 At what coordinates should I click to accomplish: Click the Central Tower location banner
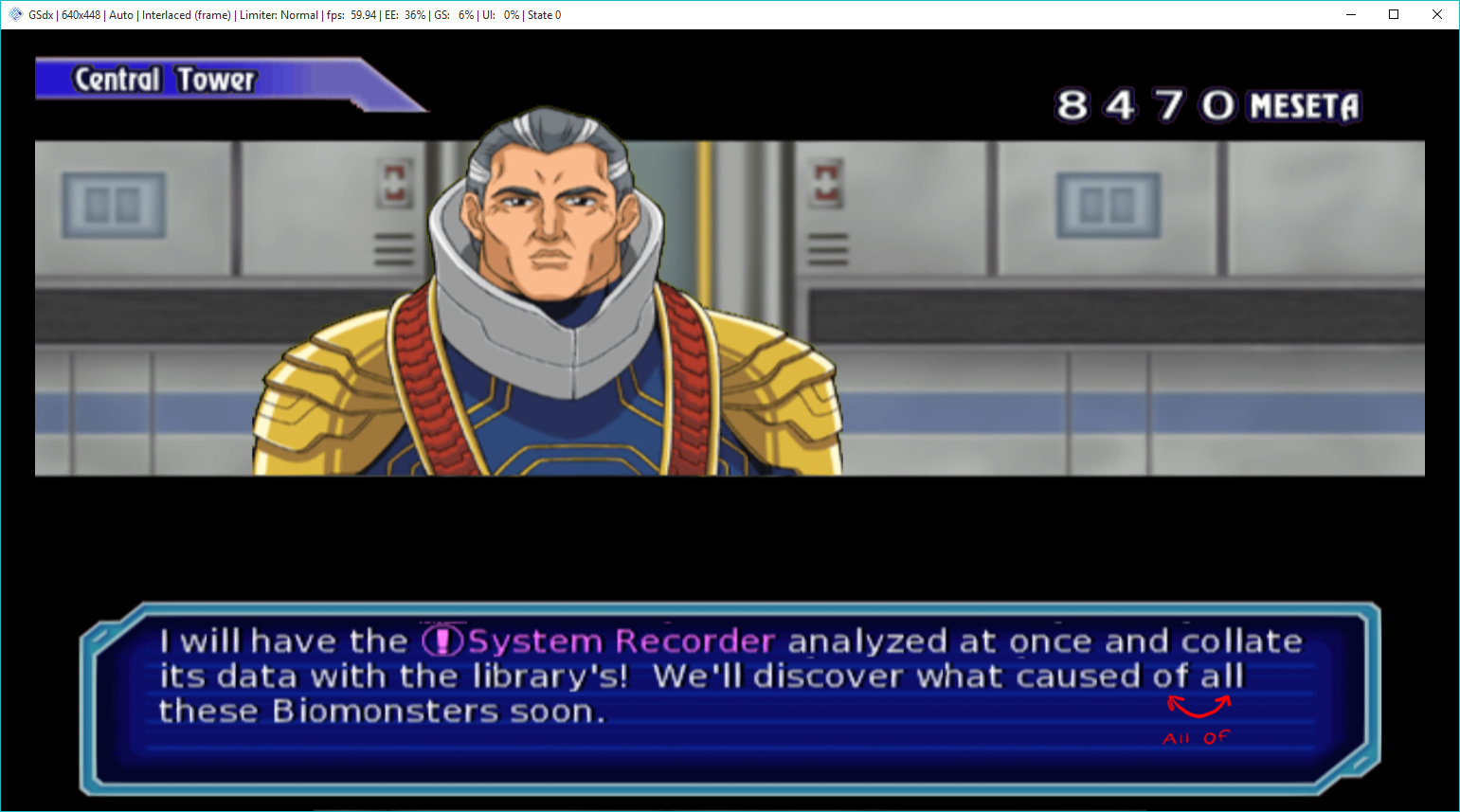click(166, 80)
